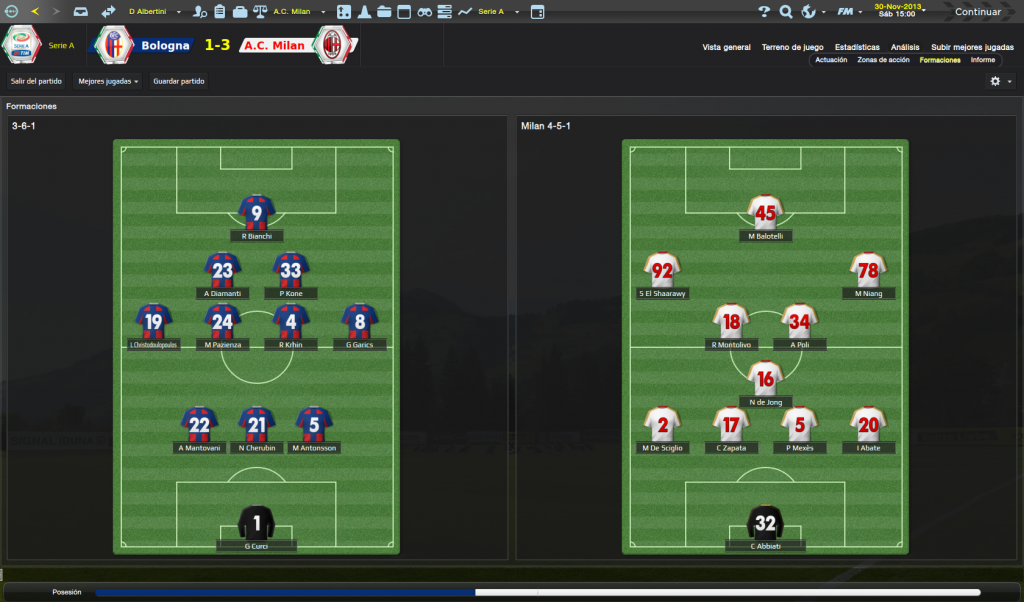
Task: Select the Informe sub-tab
Action: pyautogui.click(x=982, y=60)
